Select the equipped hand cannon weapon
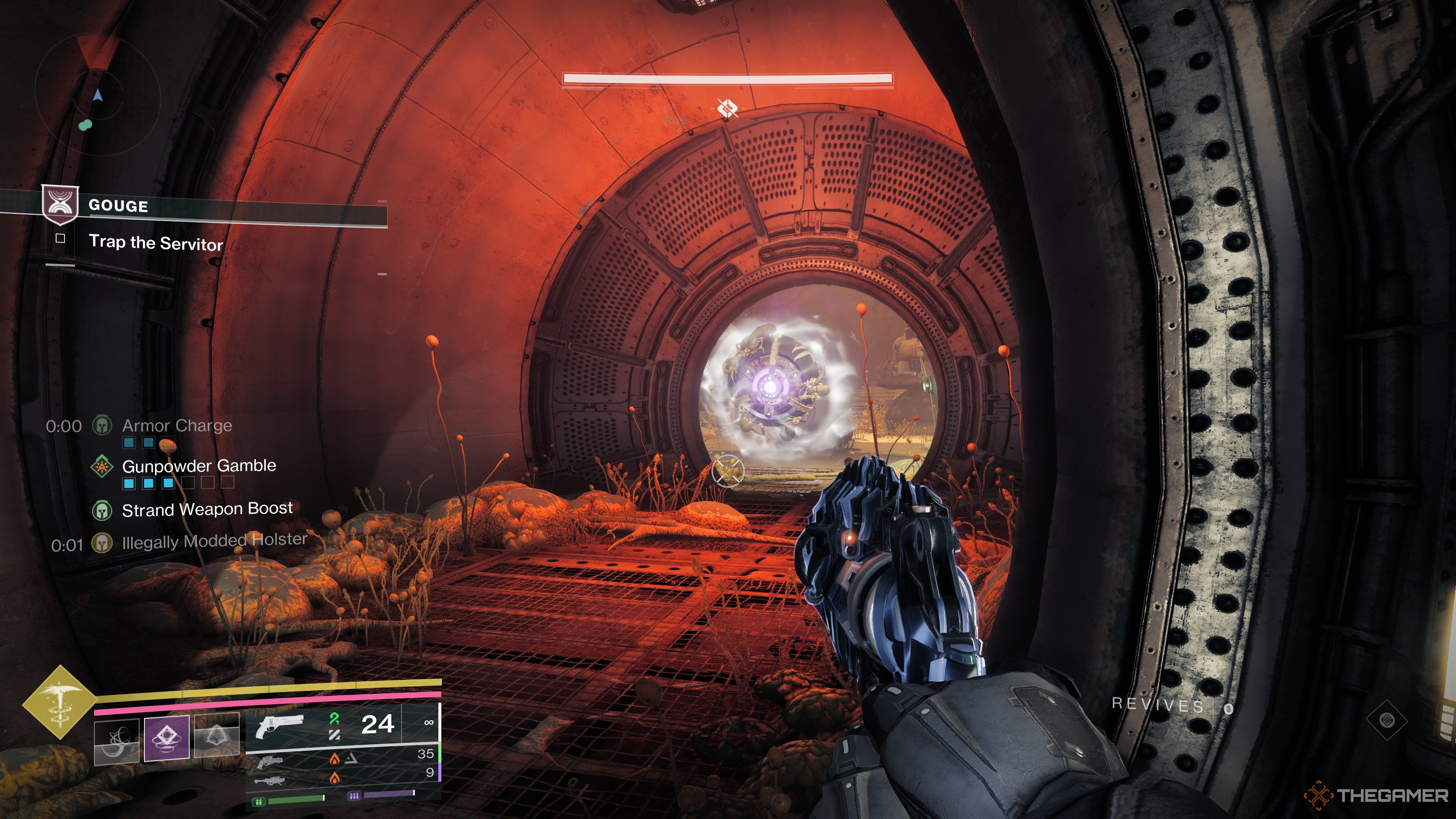Screen dimensions: 1456x819 click(279, 726)
